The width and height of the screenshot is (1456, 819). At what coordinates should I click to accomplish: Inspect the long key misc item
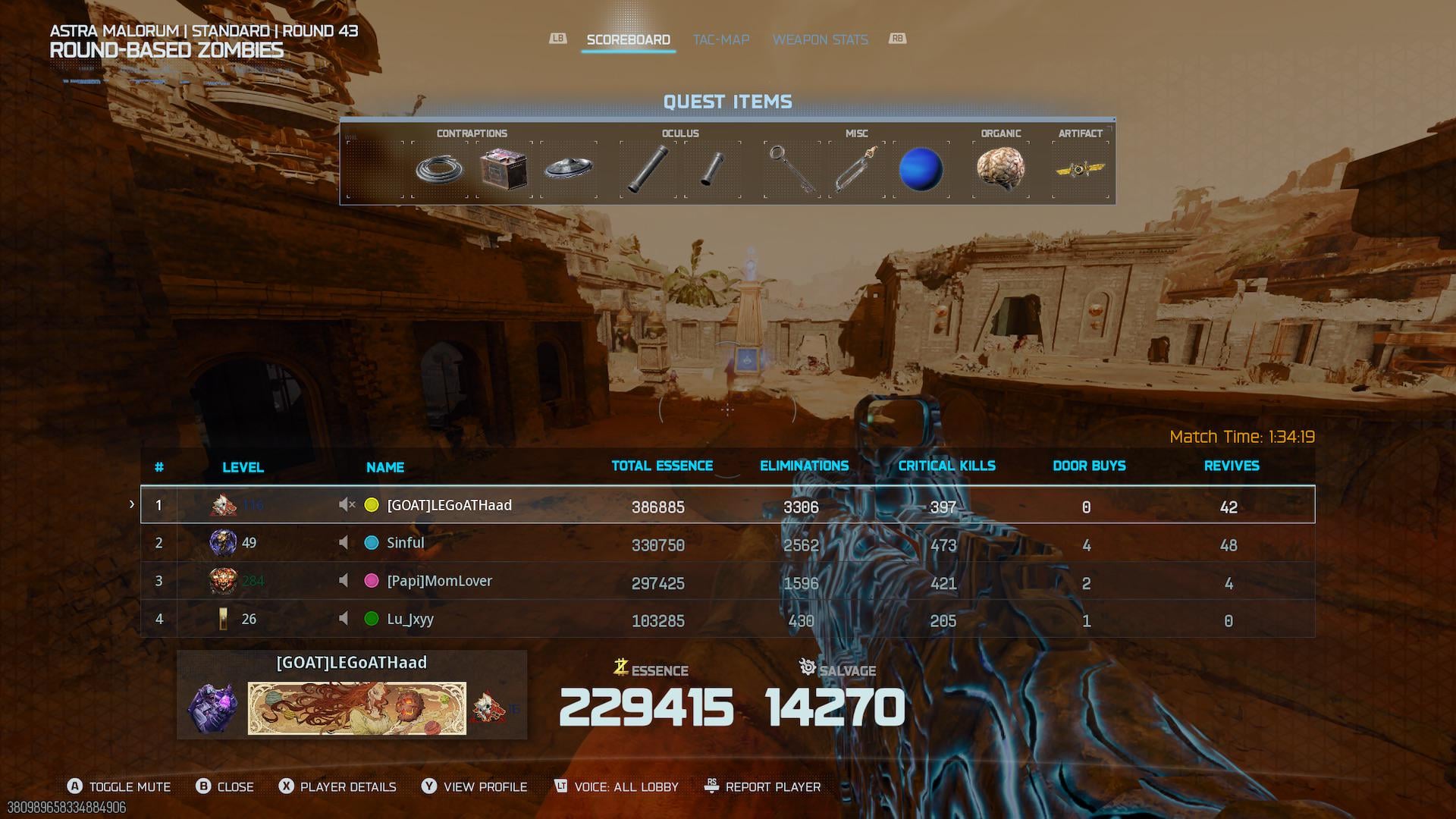(791, 168)
